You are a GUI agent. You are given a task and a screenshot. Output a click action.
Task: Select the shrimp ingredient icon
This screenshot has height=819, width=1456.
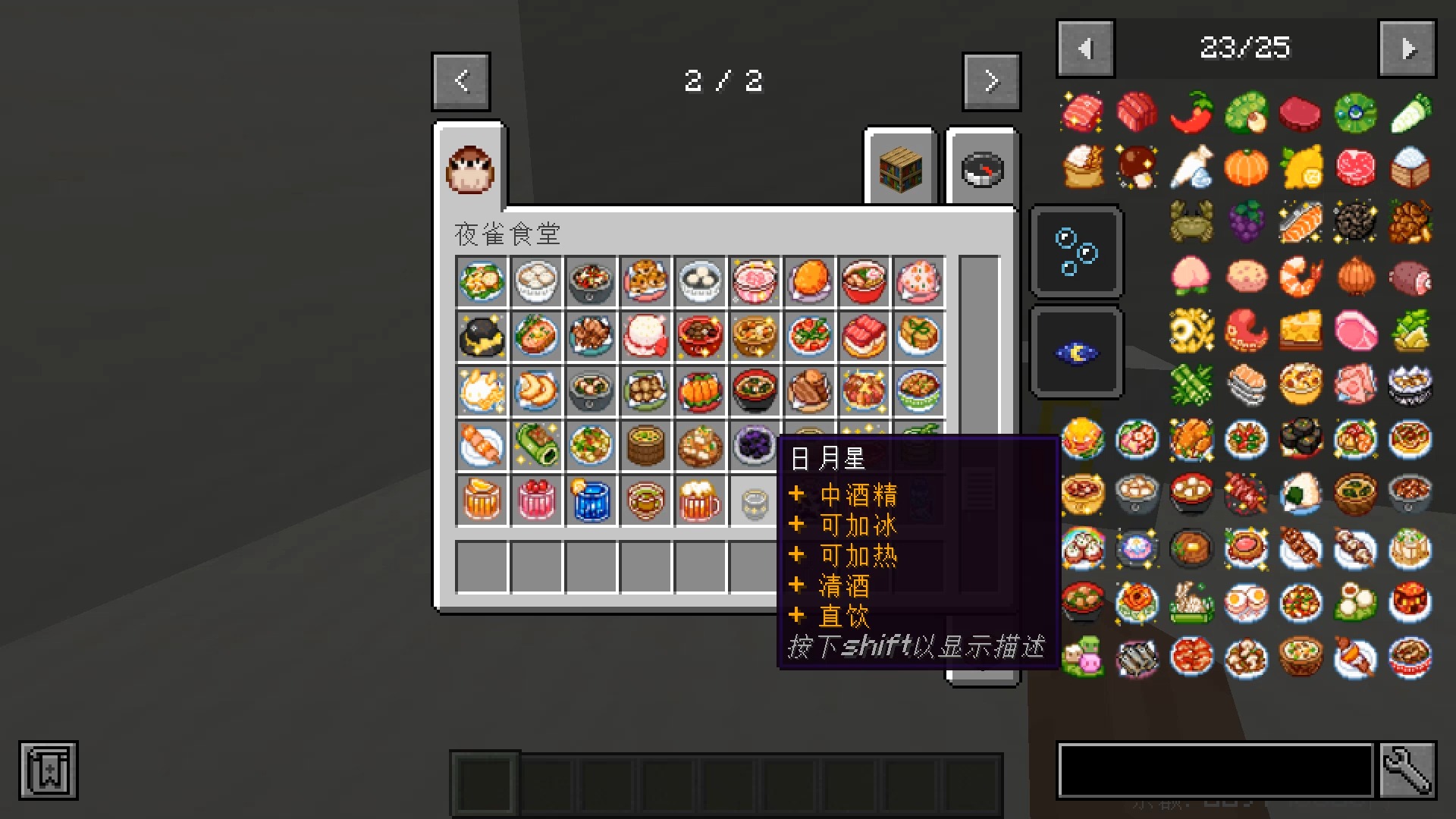click(1301, 277)
